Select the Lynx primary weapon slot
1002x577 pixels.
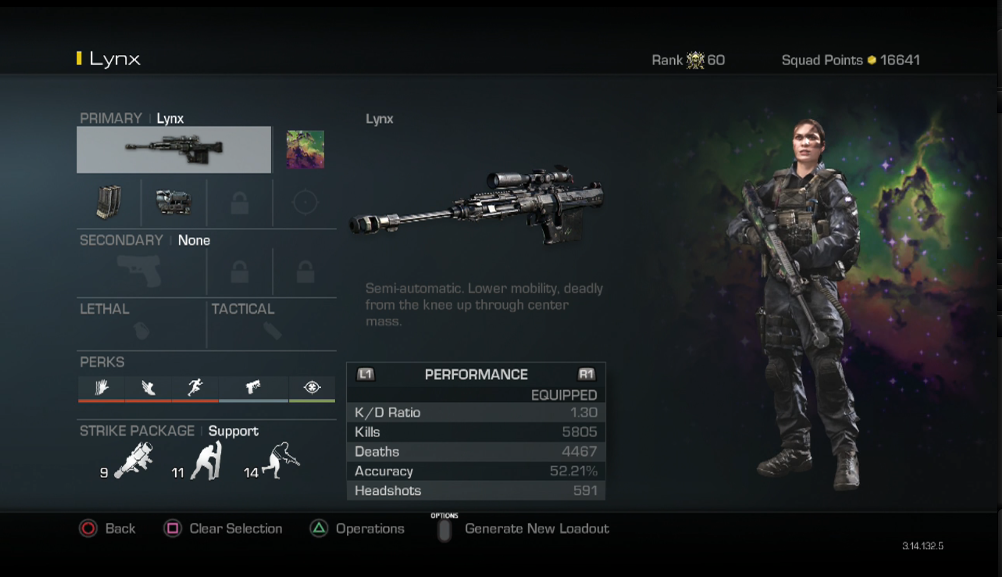pyautogui.click(x=174, y=150)
